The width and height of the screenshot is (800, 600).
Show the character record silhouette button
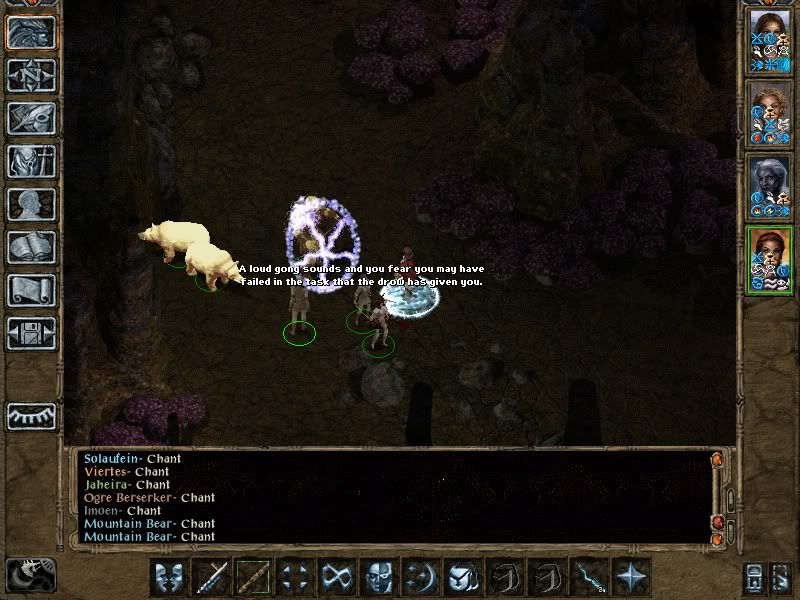coord(31,204)
